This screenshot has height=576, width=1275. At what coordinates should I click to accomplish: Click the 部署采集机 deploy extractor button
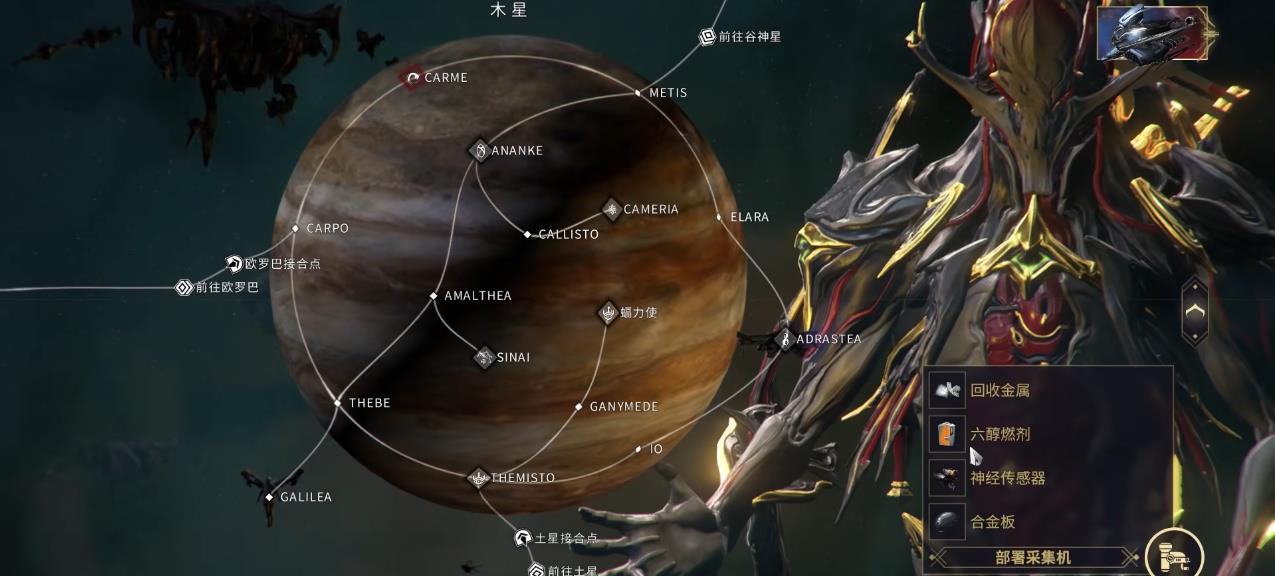pyautogui.click(x=1034, y=557)
